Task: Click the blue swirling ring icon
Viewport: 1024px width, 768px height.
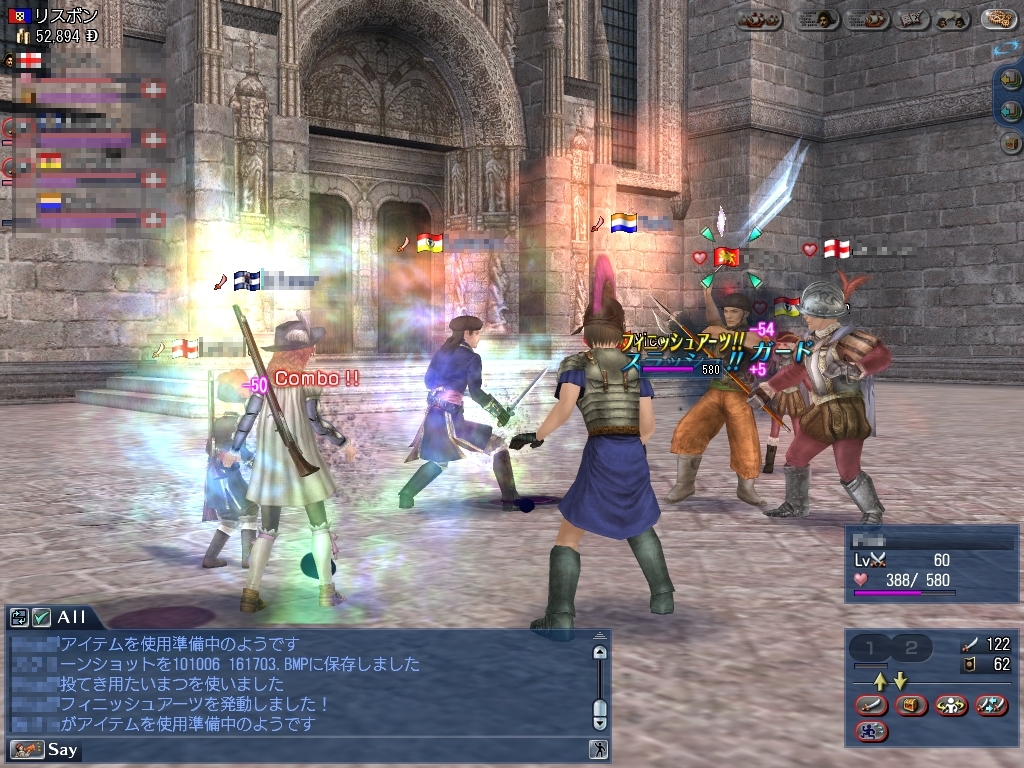Action: [1006, 48]
